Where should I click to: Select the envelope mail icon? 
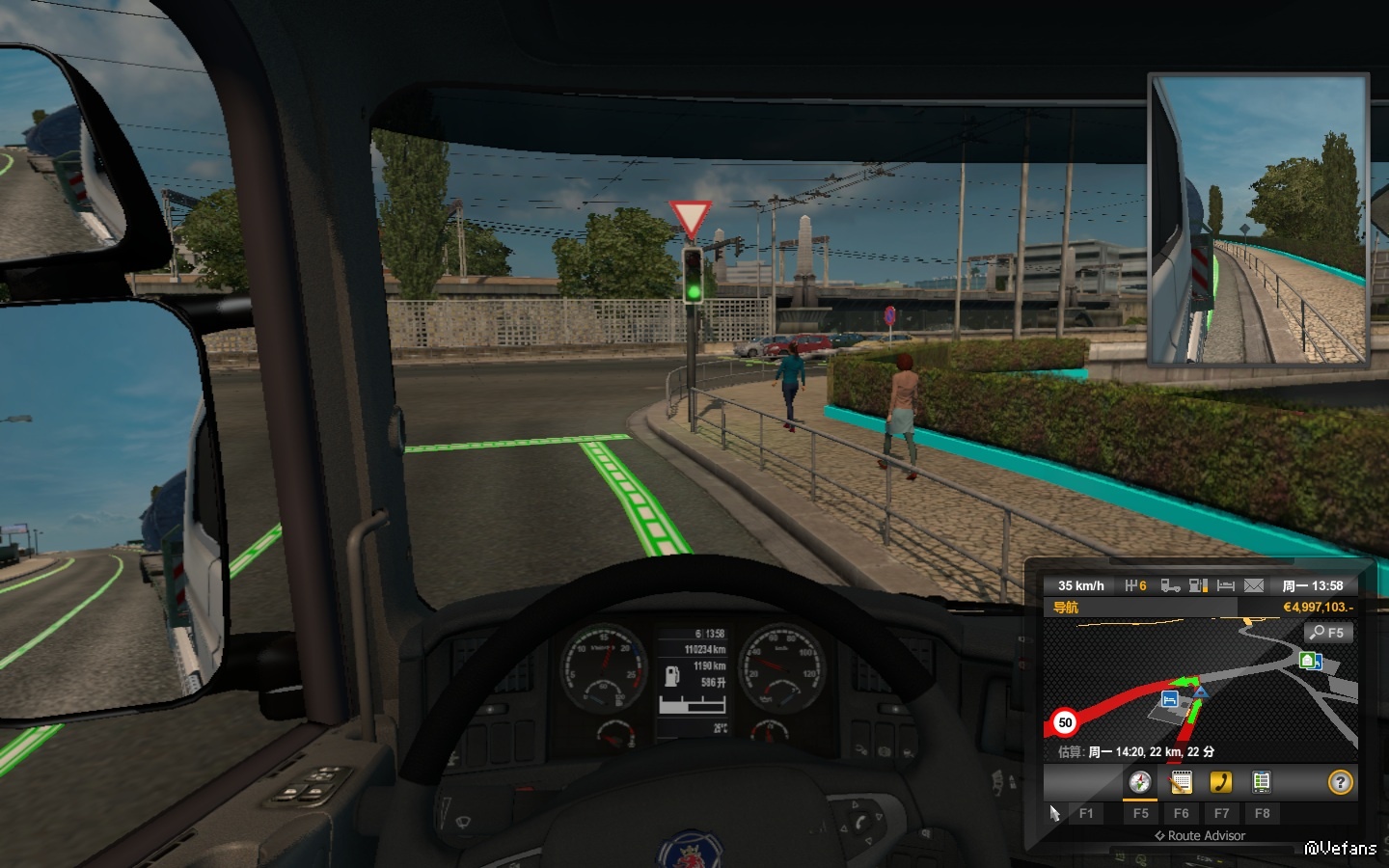(x=1253, y=585)
